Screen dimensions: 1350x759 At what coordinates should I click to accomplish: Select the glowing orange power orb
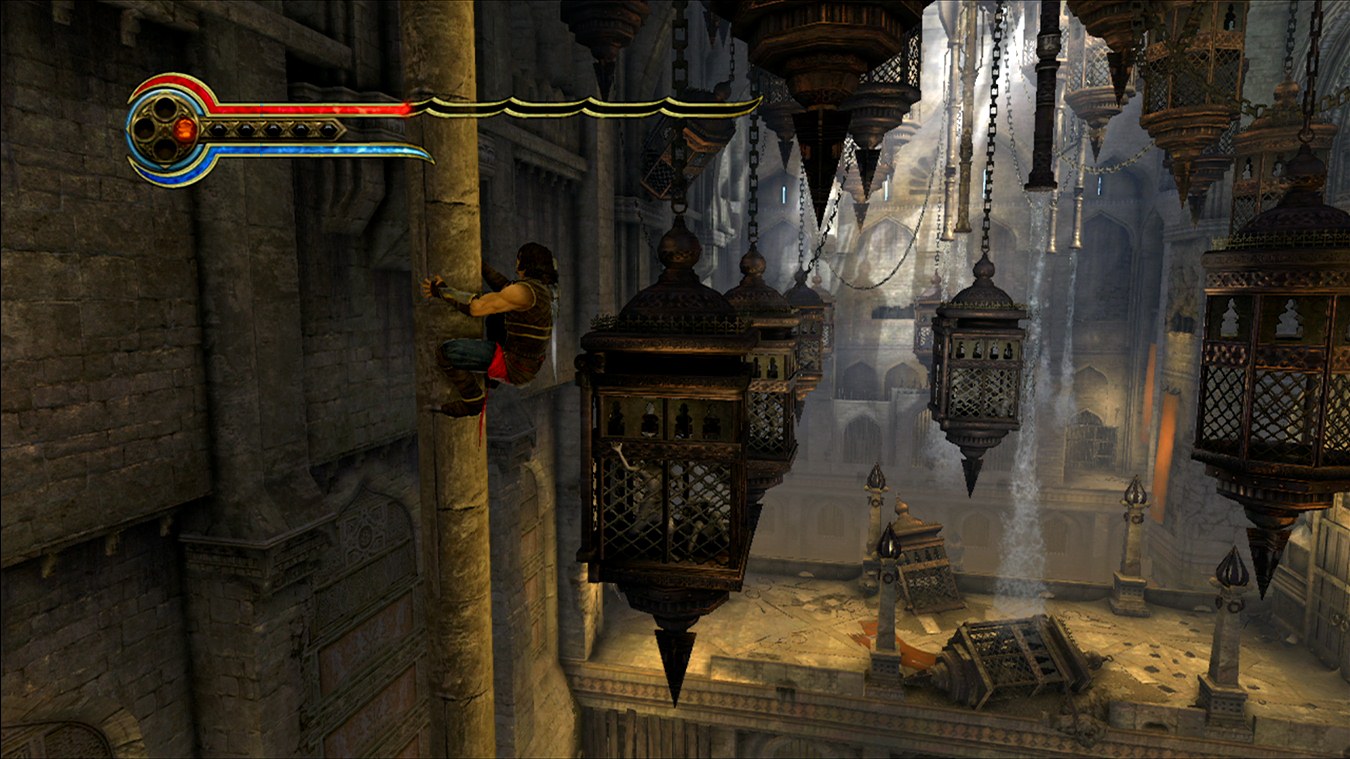[184, 129]
